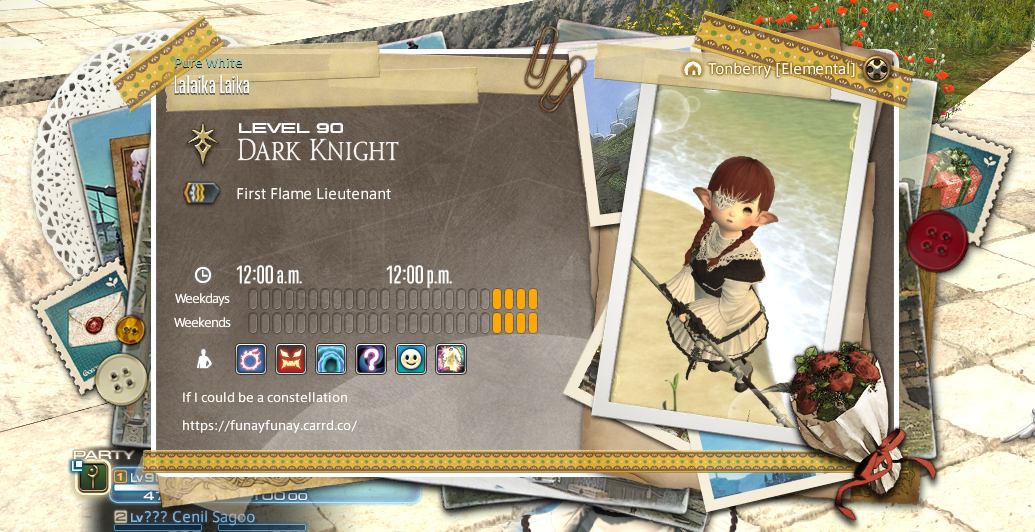Select the angry red face playstyle icon
Image resolution: width=1035 pixels, height=532 pixels.
coord(290,358)
